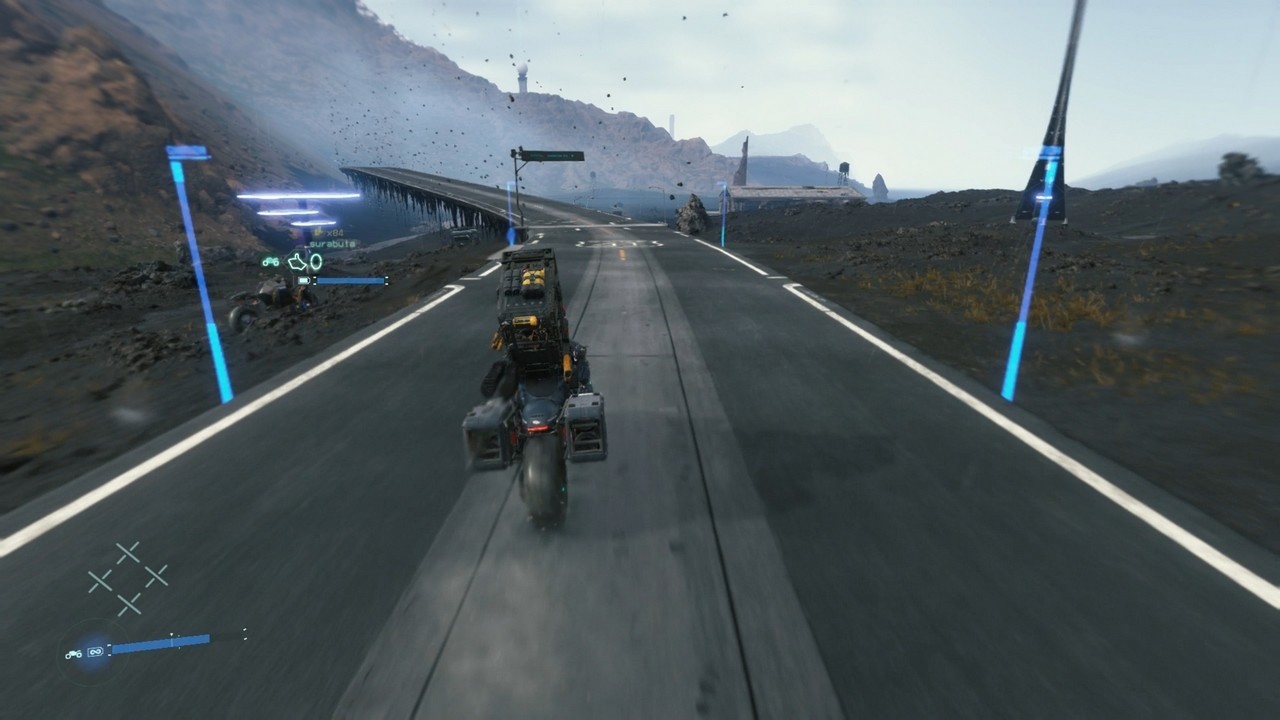Screen dimensions: 1280x720
Task: Click the Like counter reading 0
Action: click(x=317, y=261)
